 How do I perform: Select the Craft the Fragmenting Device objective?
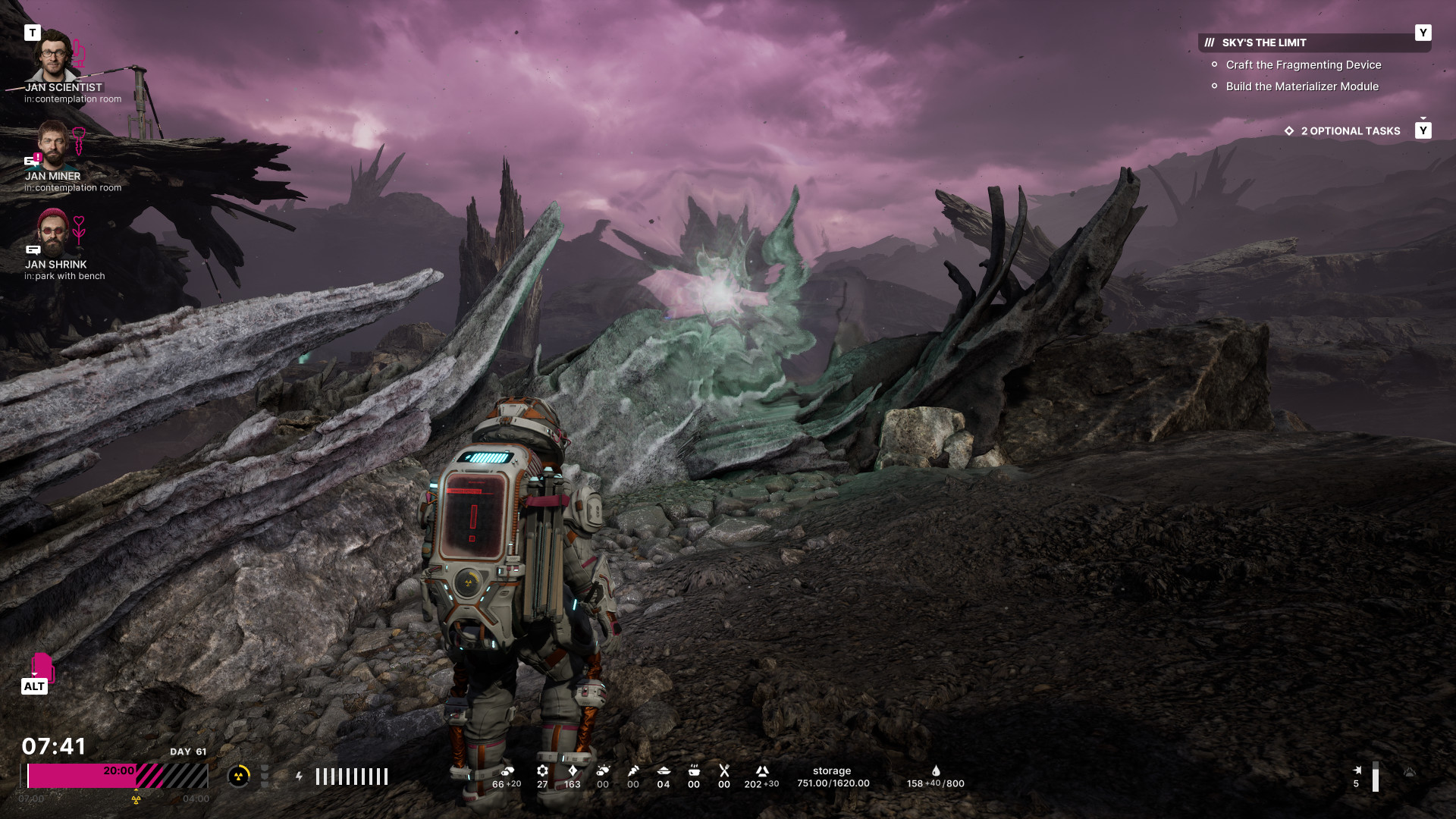(x=1303, y=65)
